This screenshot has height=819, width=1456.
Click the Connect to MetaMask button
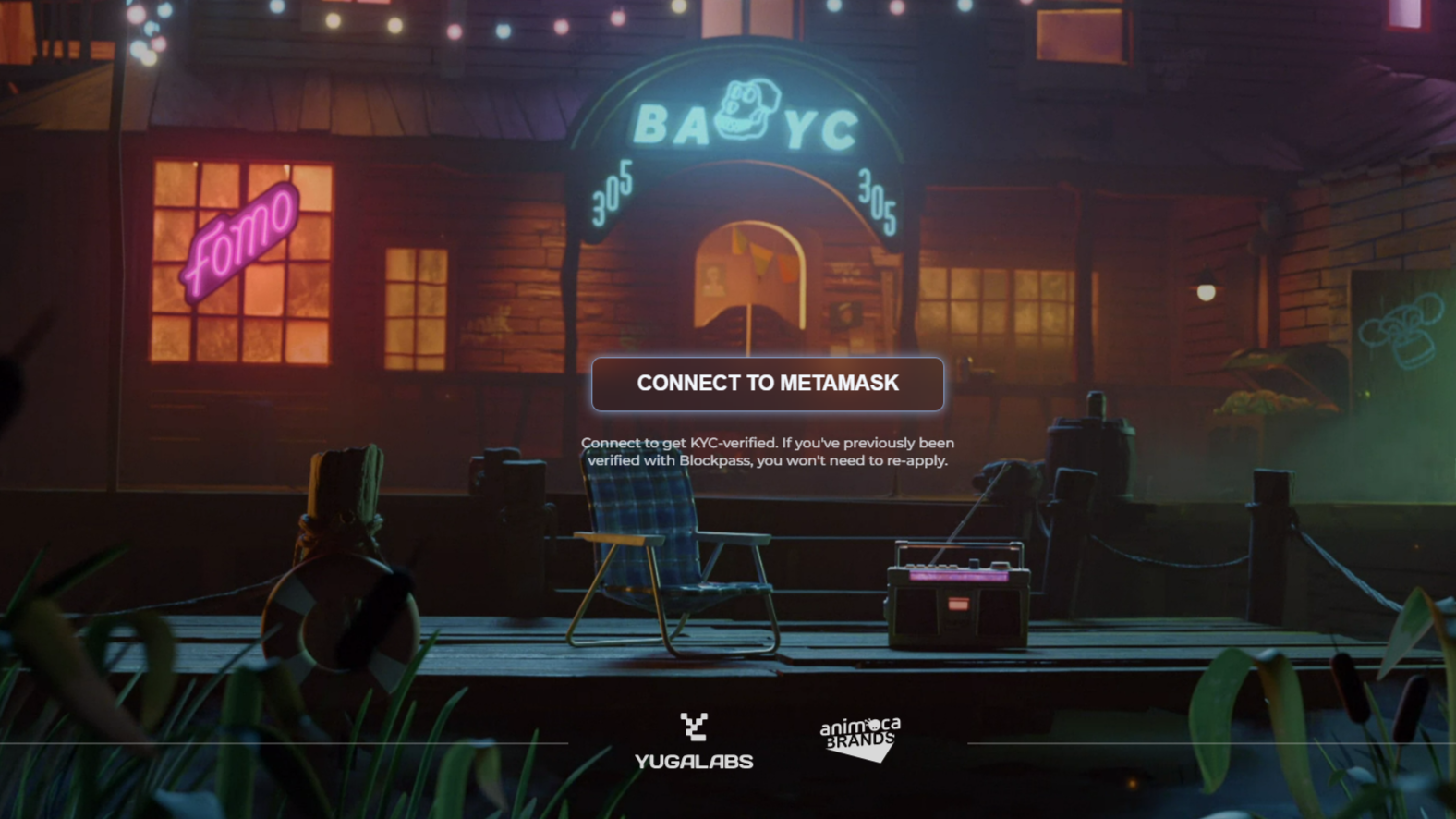(x=767, y=384)
